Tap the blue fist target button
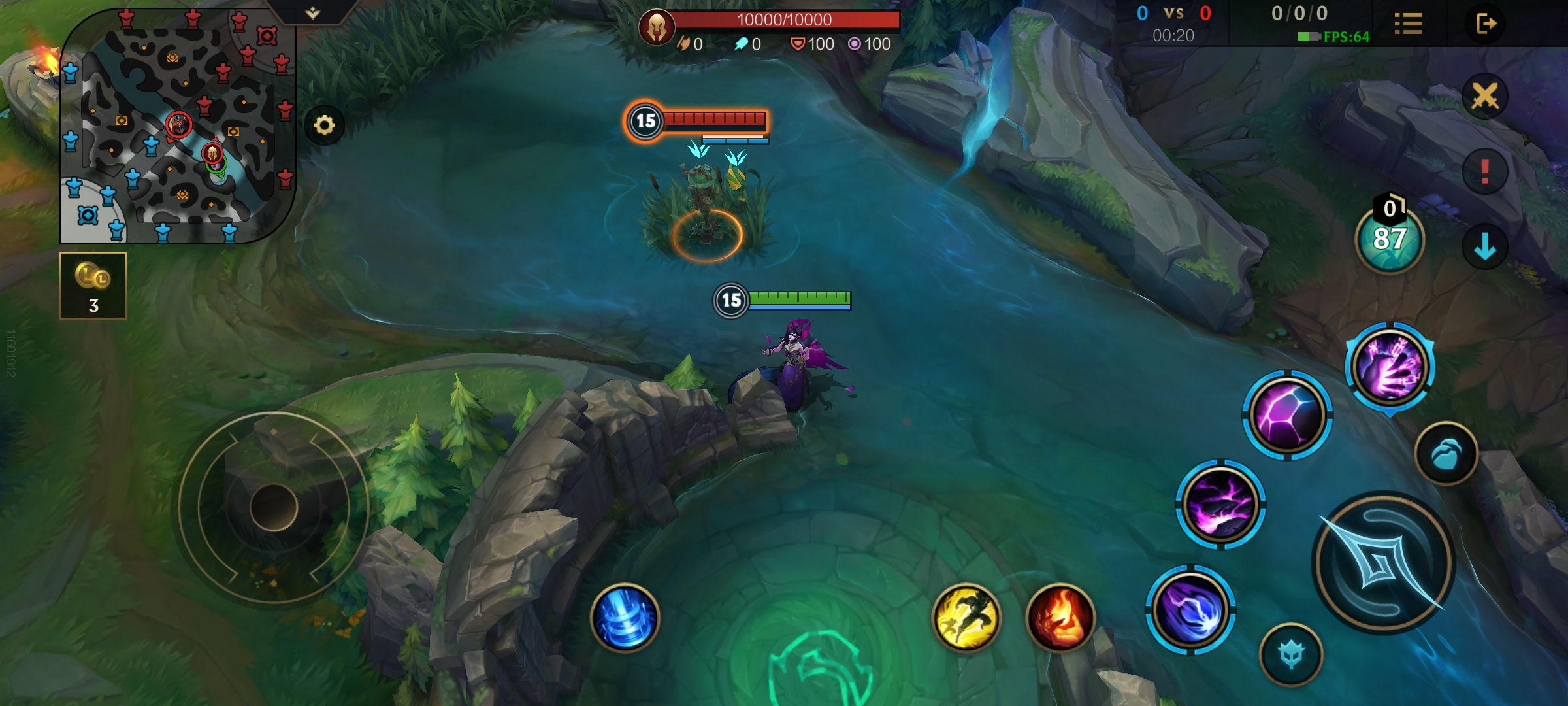Screen dimensions: 1568x706 (1446, 454)
